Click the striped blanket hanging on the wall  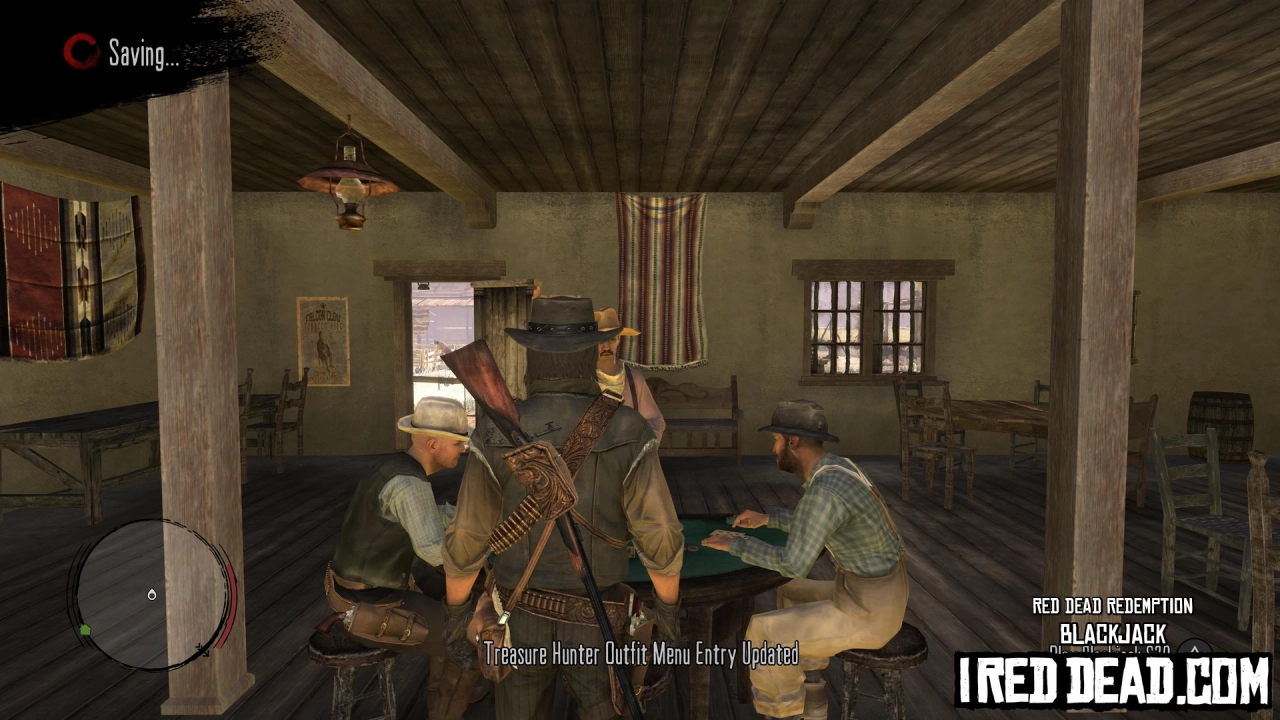(x=660, y=270)
